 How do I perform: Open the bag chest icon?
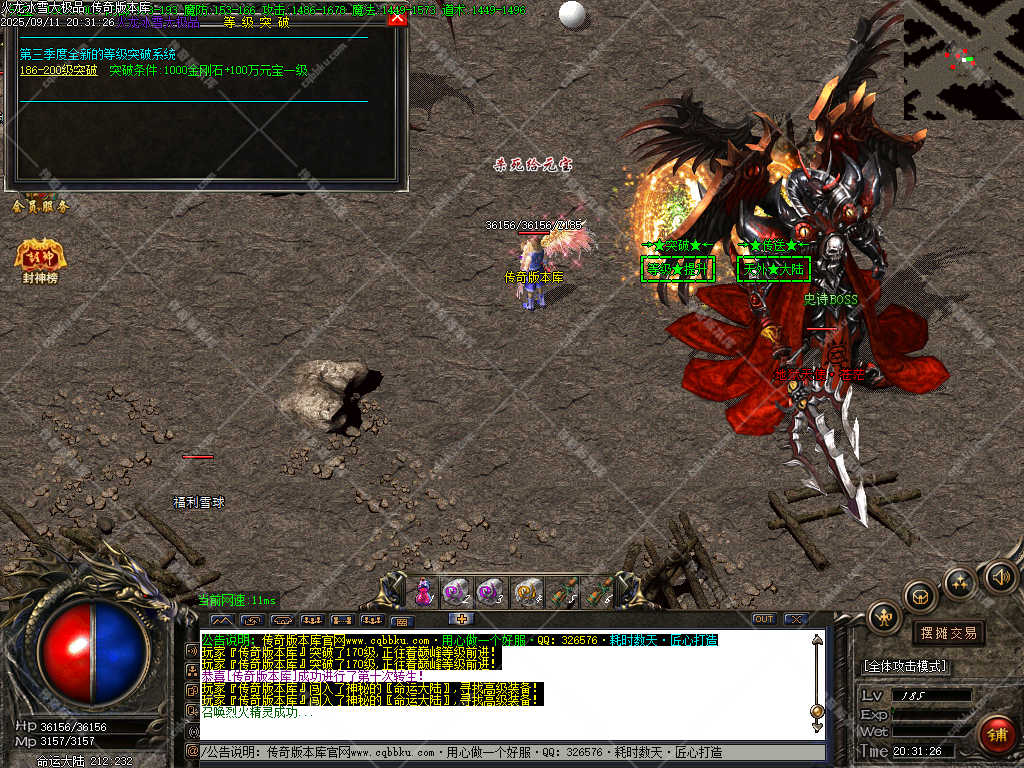(920, 597)
